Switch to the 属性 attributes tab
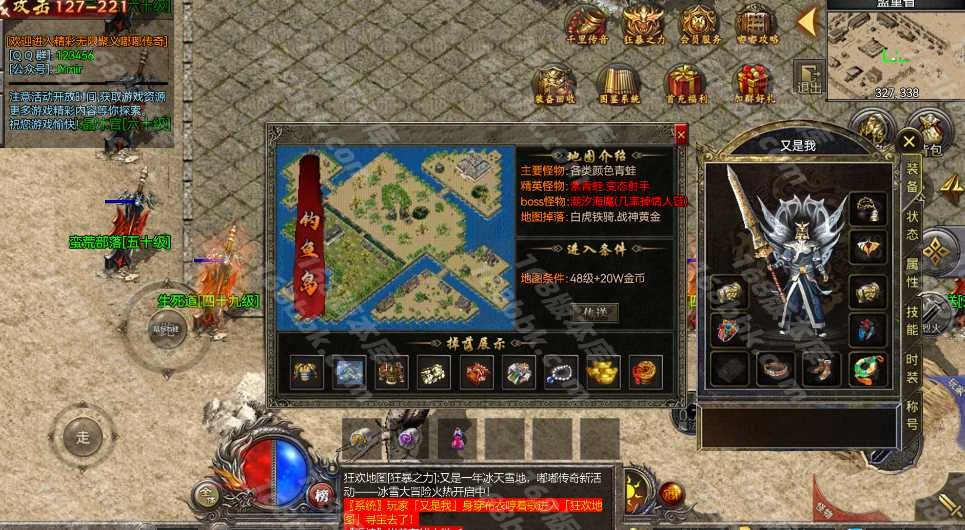Image resolution: width=965 pixels, height=530 pixels. tap(912, 271)
